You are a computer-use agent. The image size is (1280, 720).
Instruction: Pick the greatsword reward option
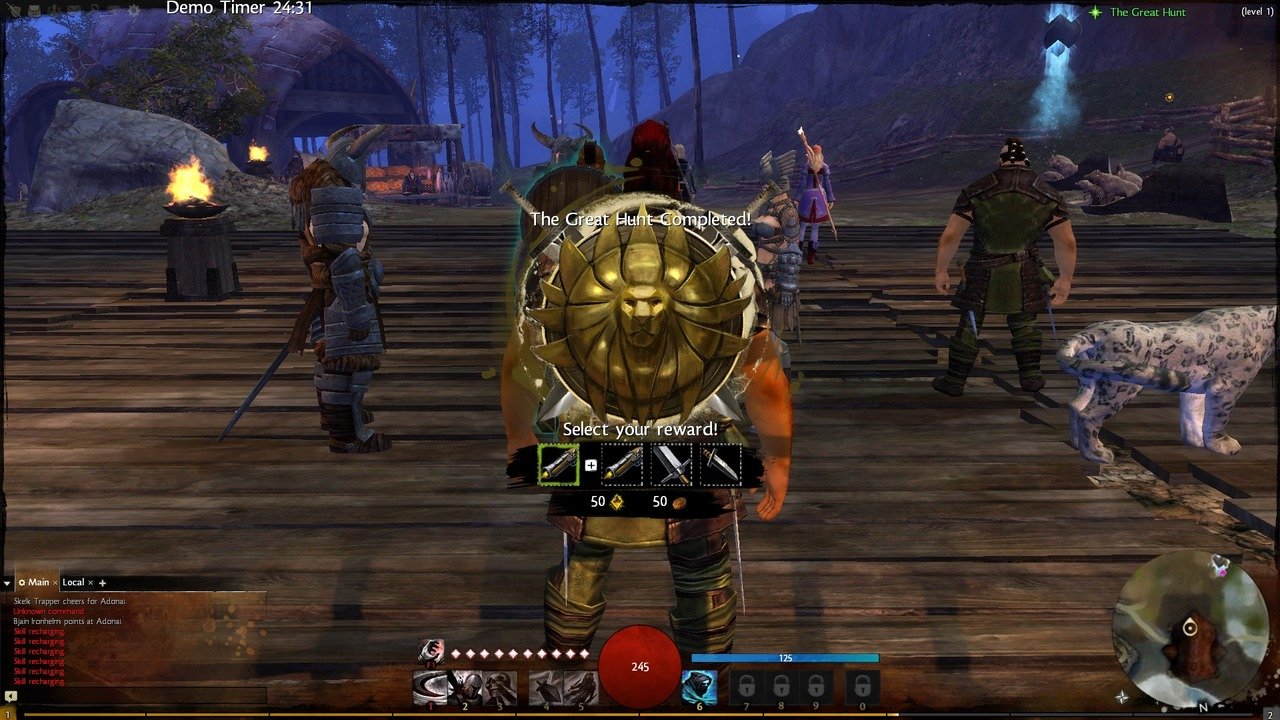[671, 465]
